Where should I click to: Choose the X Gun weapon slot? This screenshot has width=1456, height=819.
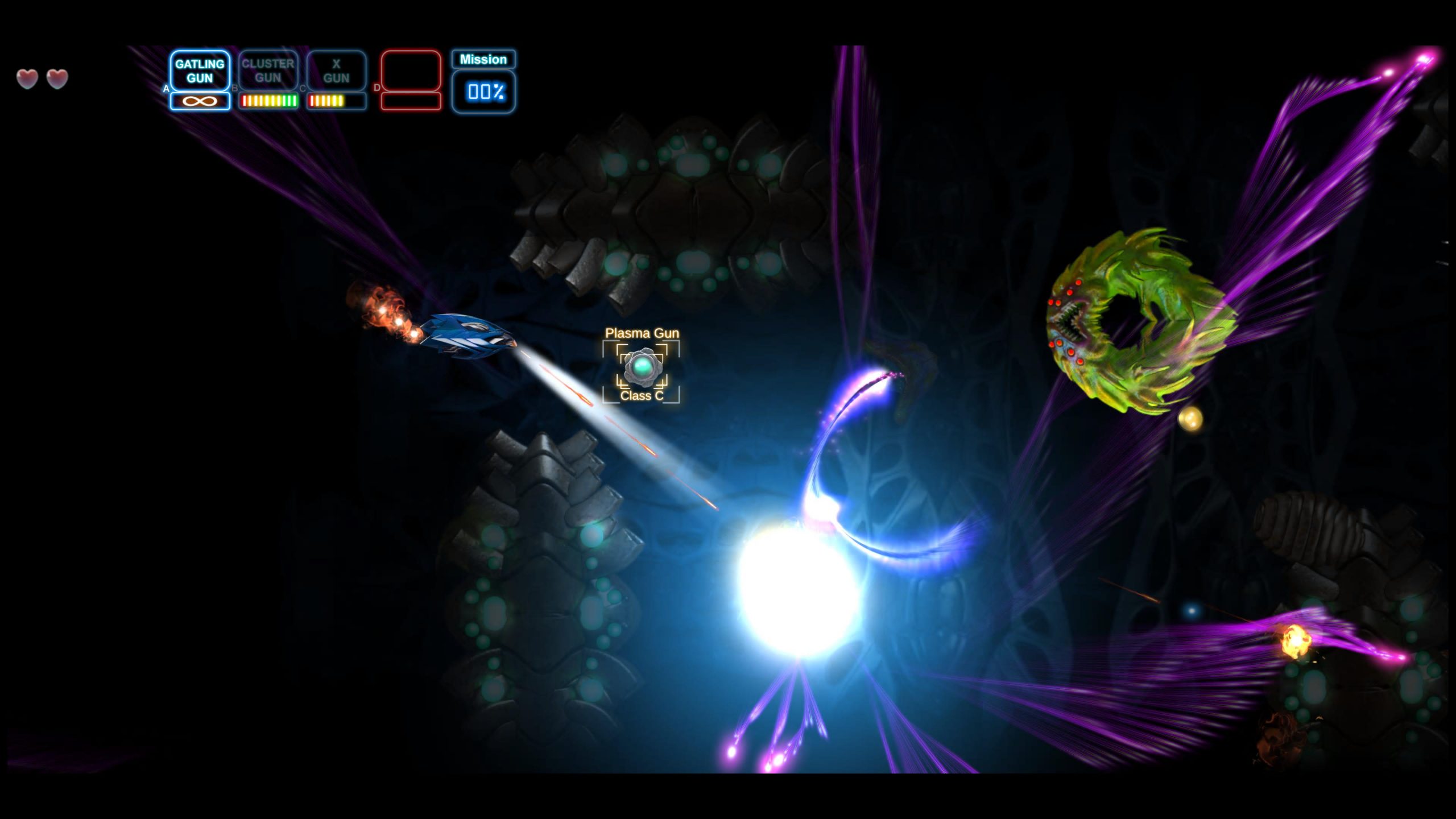336,71
